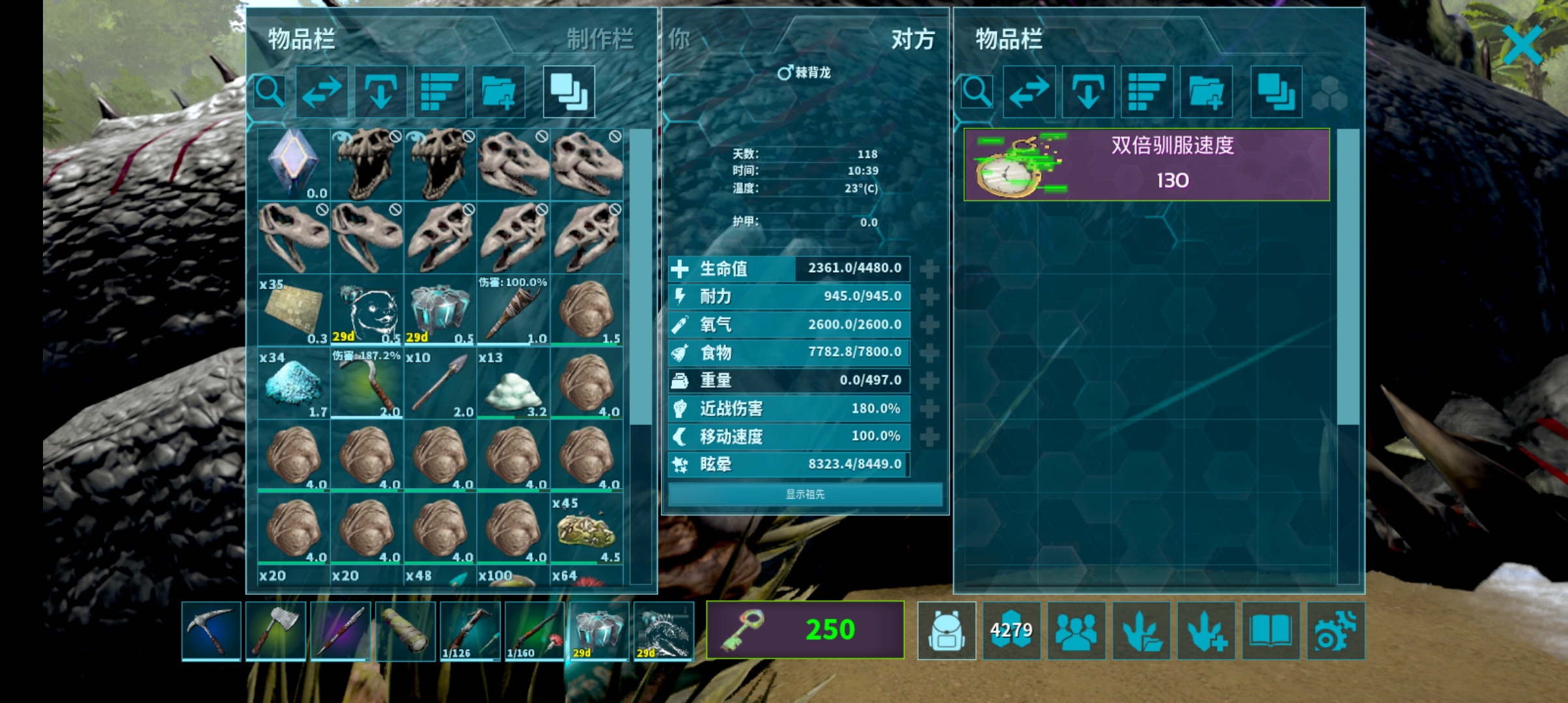Select the x45 ore chunk stack
This screenshot has width=1568, height=703.
coord(586,529)
